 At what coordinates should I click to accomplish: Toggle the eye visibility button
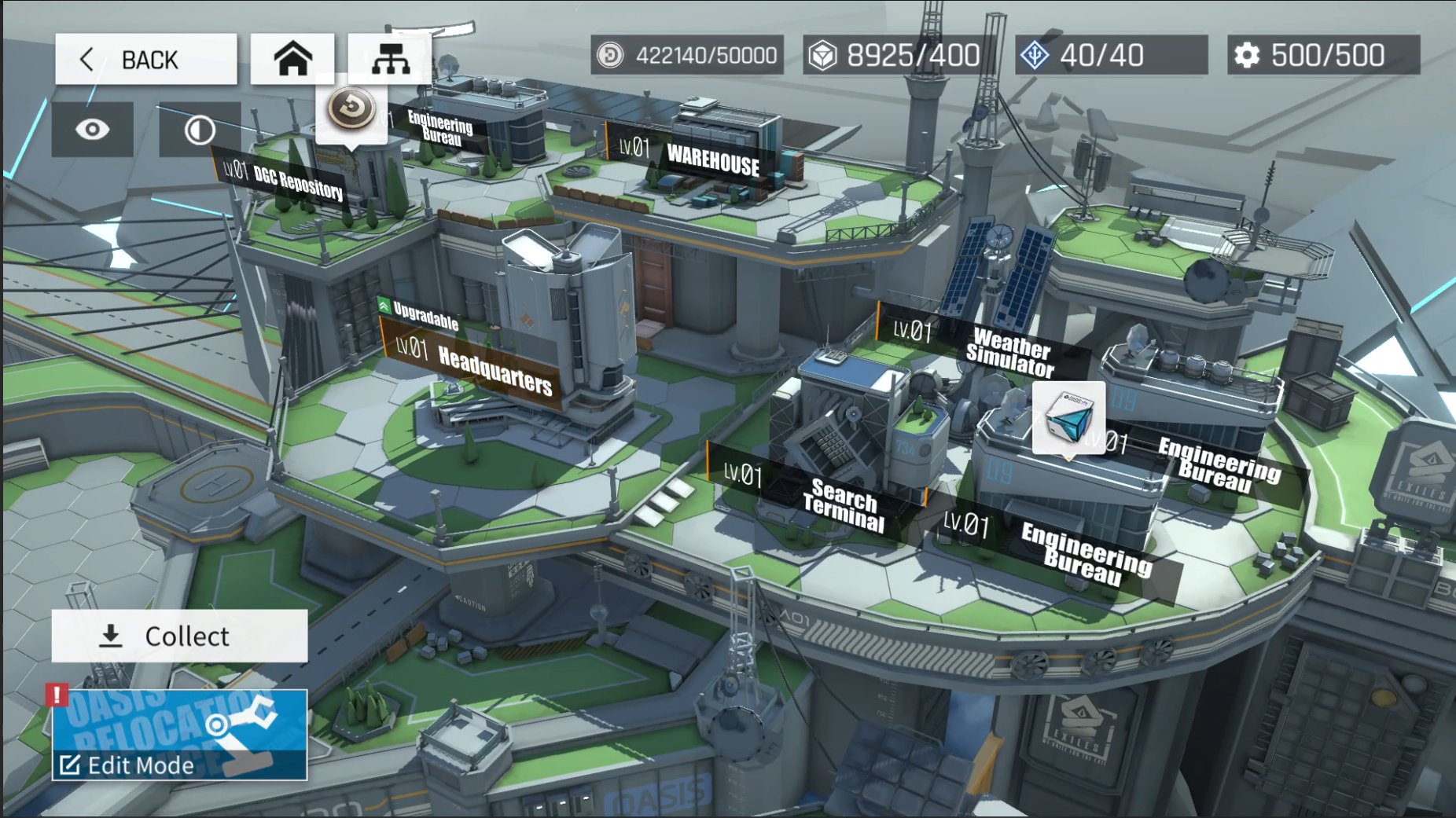click(92, 130)
